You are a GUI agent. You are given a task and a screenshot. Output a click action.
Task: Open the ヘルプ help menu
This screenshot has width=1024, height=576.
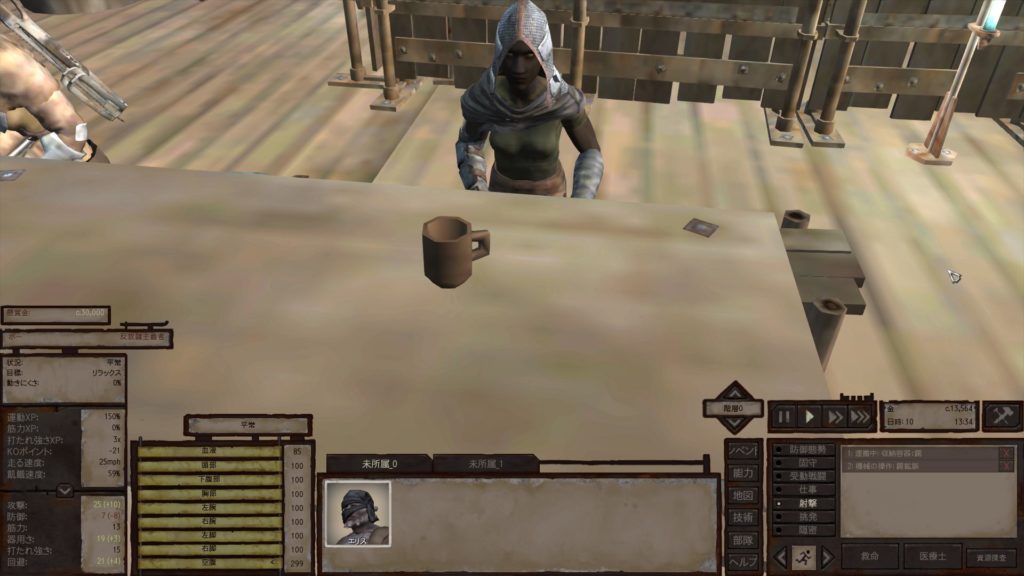741,561
